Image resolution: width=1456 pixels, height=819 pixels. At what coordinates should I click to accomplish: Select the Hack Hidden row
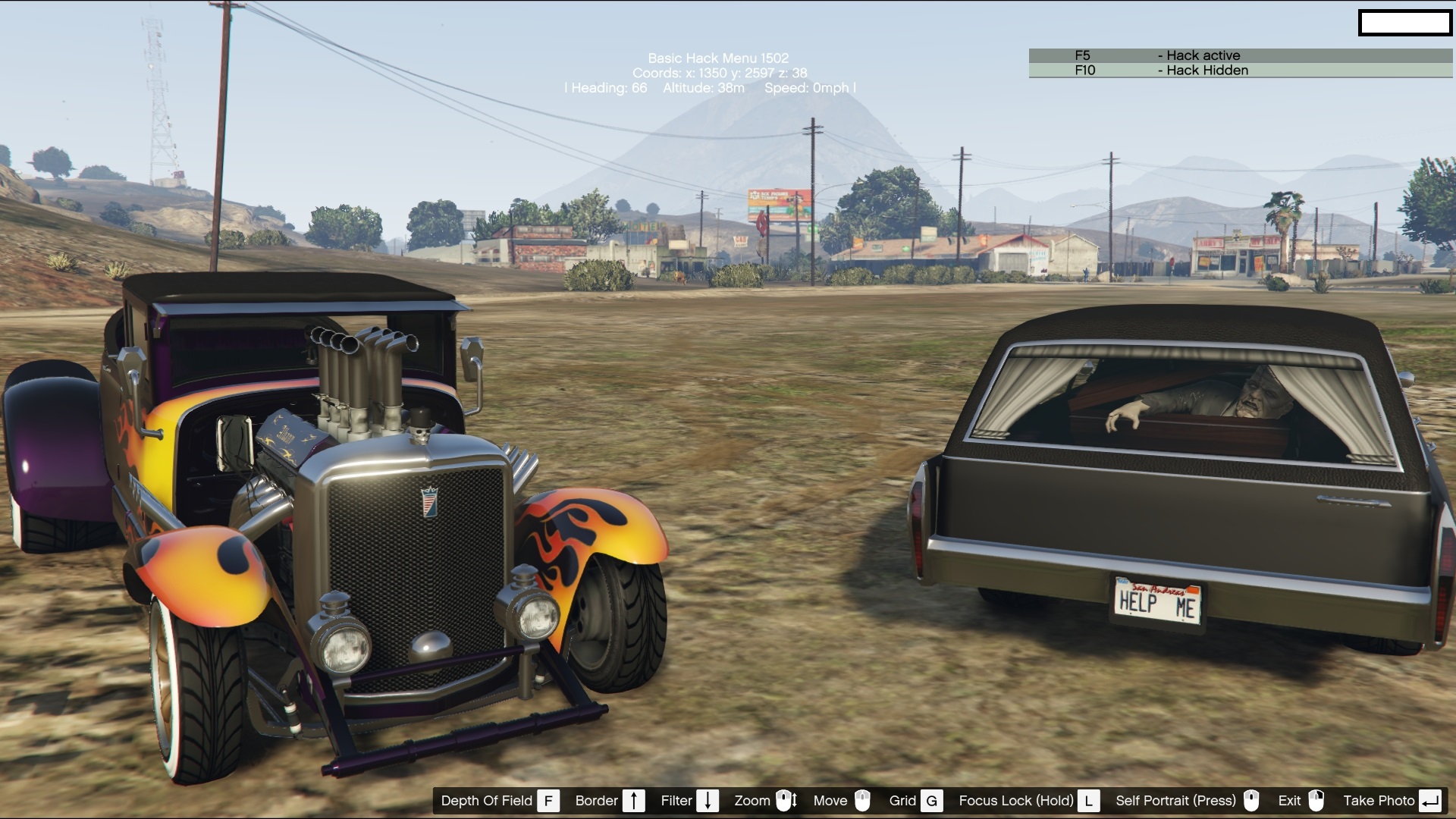(x=1240, y=71)
